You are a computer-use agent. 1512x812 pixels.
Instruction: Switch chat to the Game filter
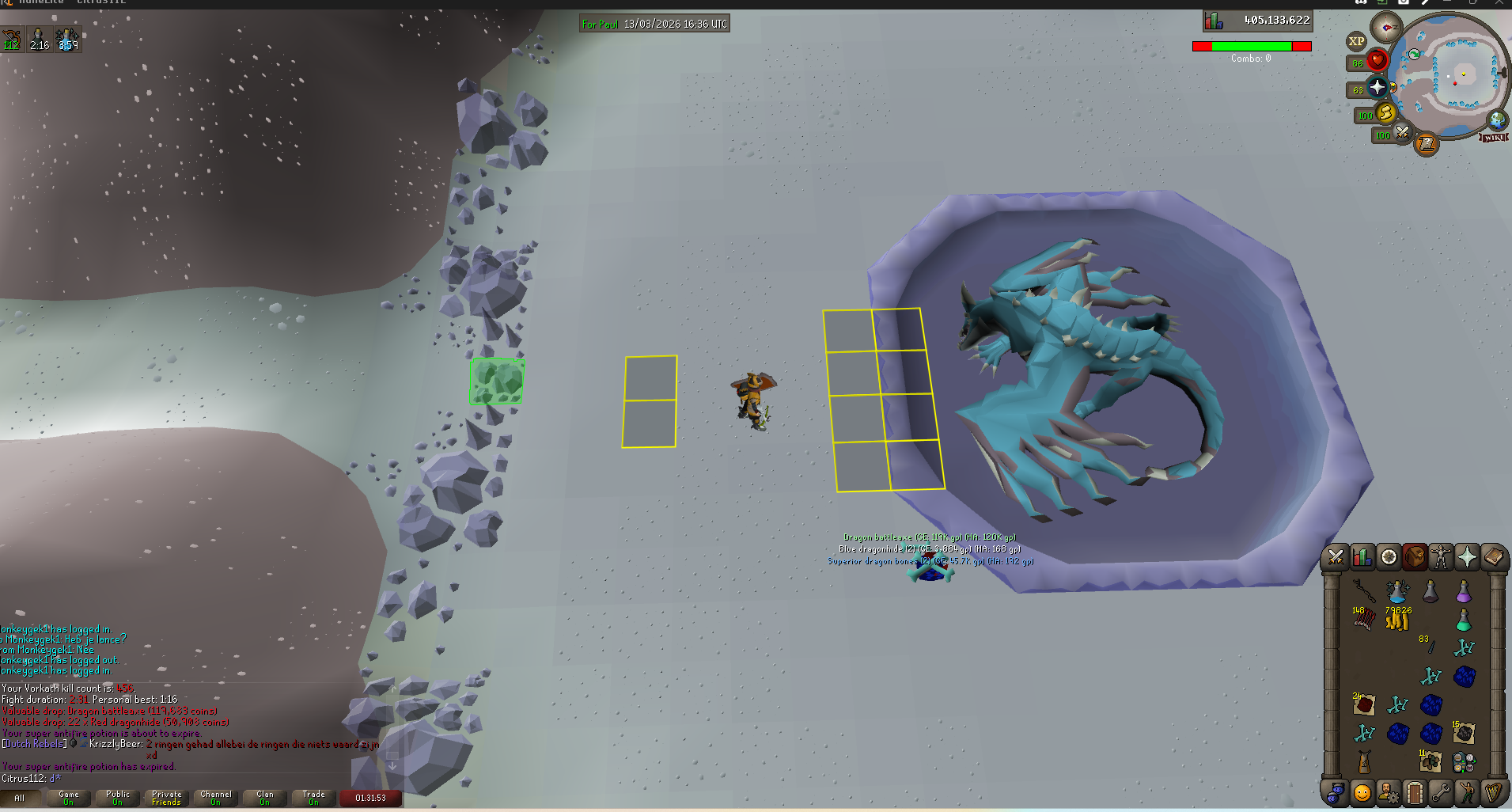(x=69, y=798)
